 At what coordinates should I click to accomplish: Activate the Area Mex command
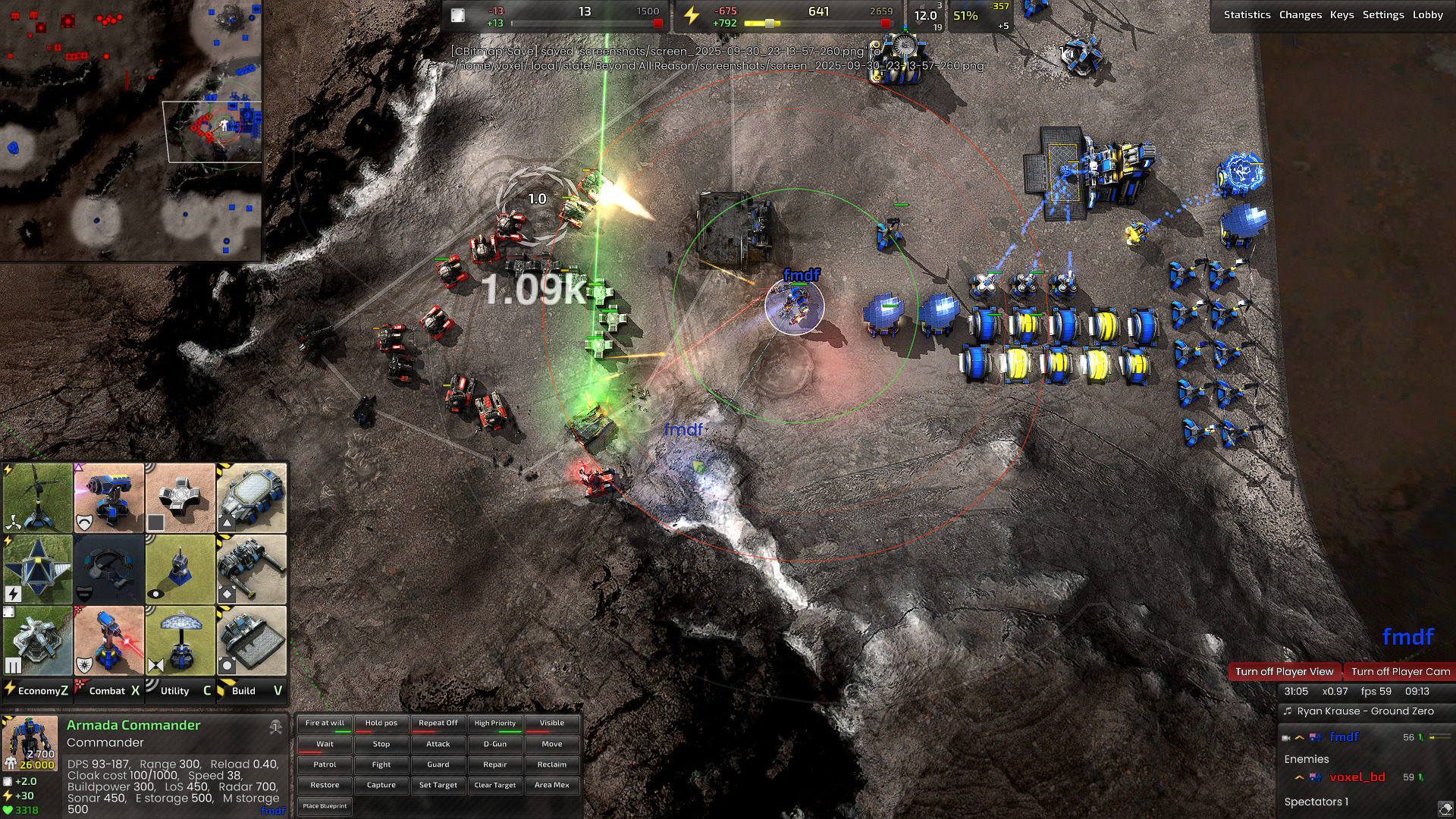point(552,785)
